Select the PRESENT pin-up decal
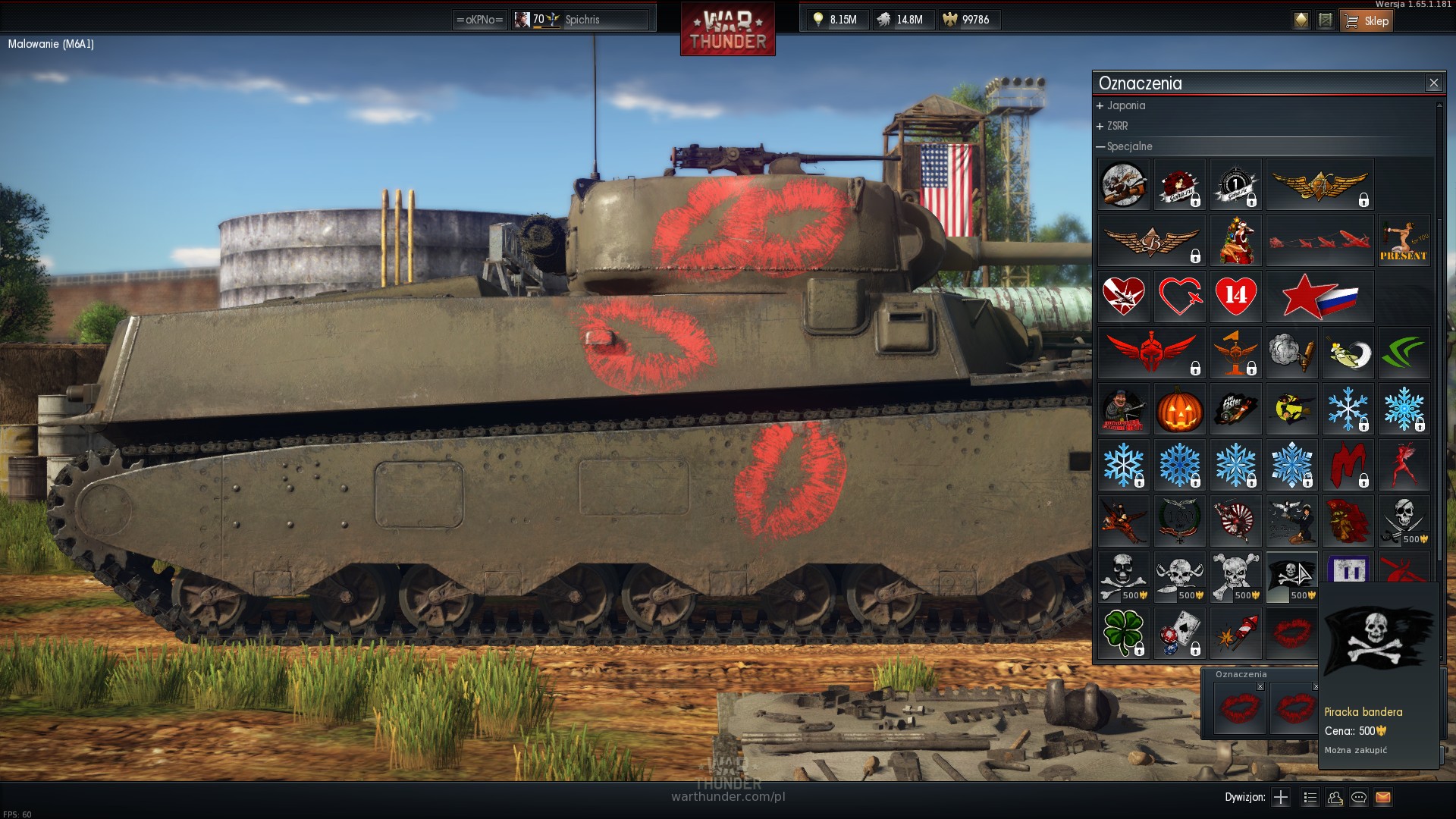 (1404, 240)
